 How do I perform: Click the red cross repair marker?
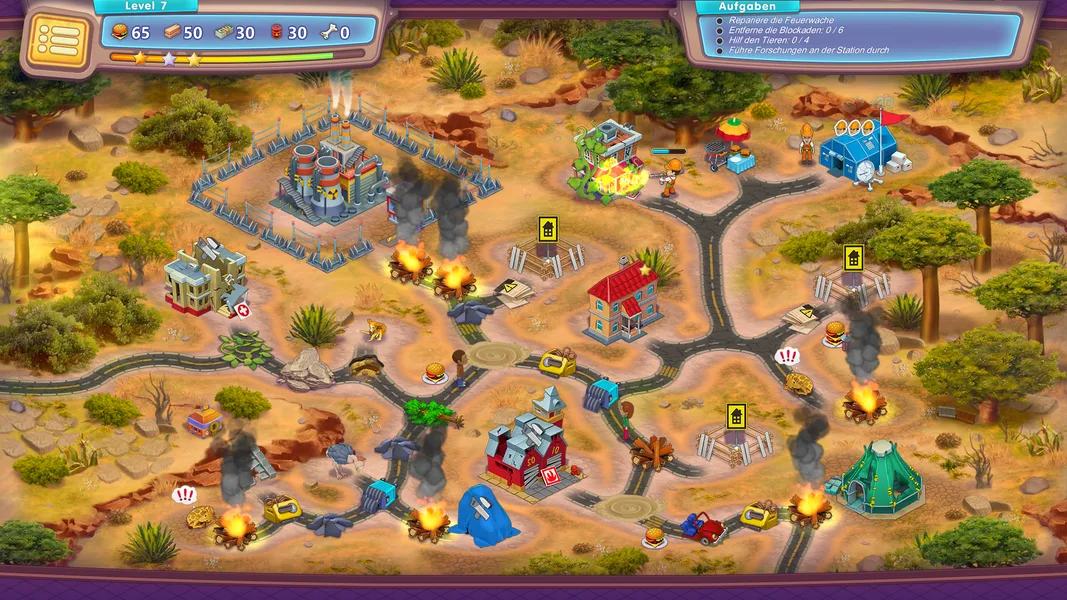243,311
